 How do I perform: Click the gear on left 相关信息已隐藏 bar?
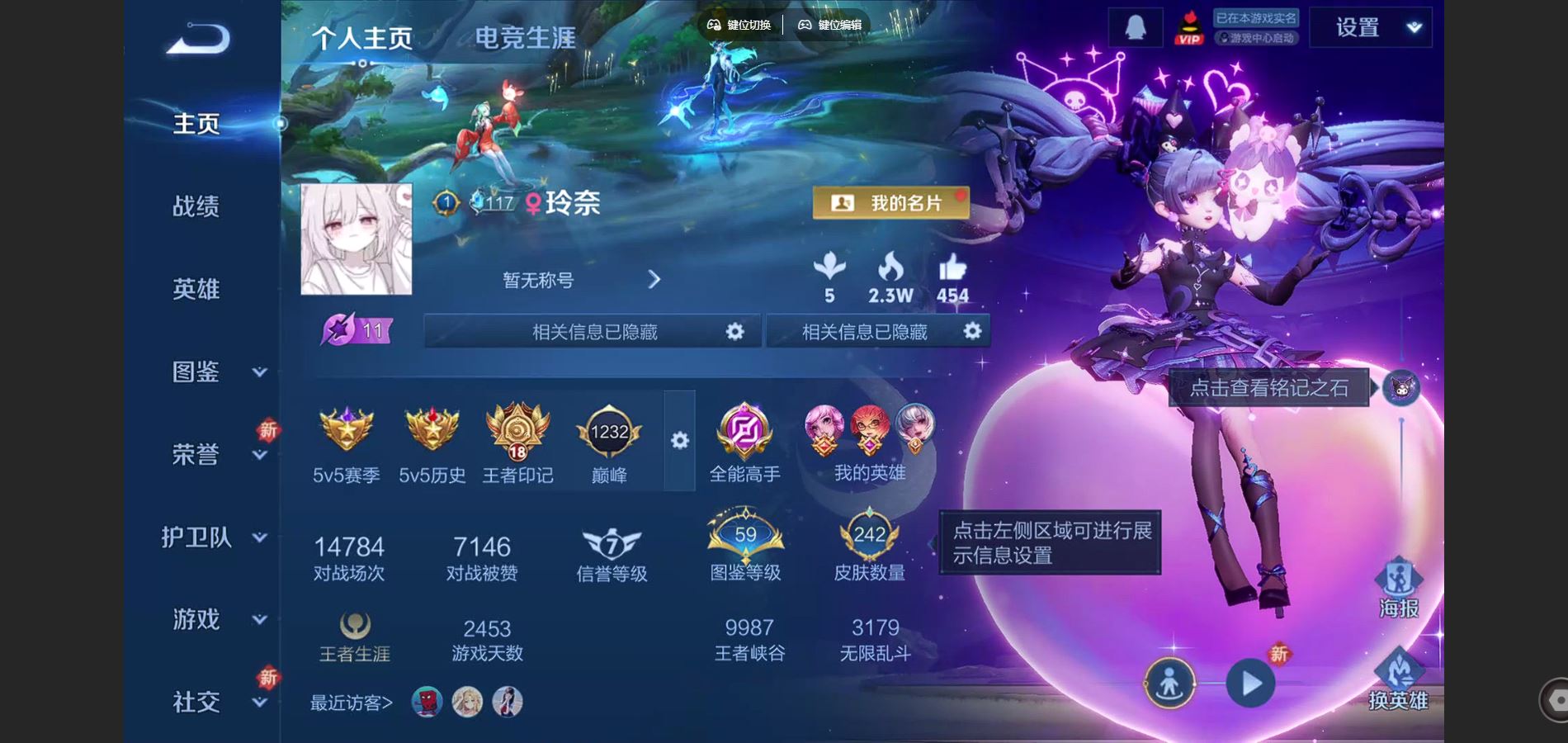click(x=734, y=331)
